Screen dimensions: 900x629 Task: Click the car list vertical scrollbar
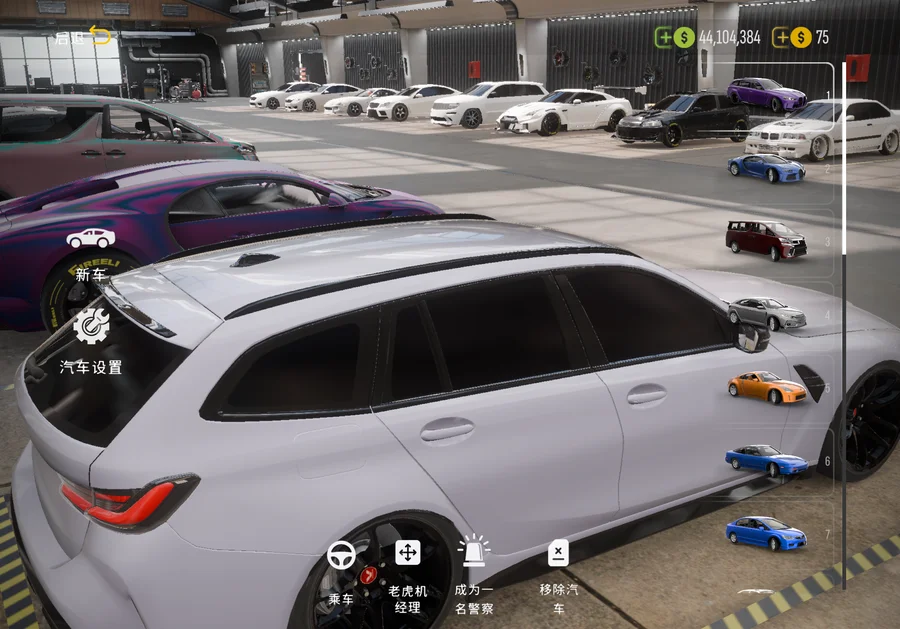coord(844,300)
